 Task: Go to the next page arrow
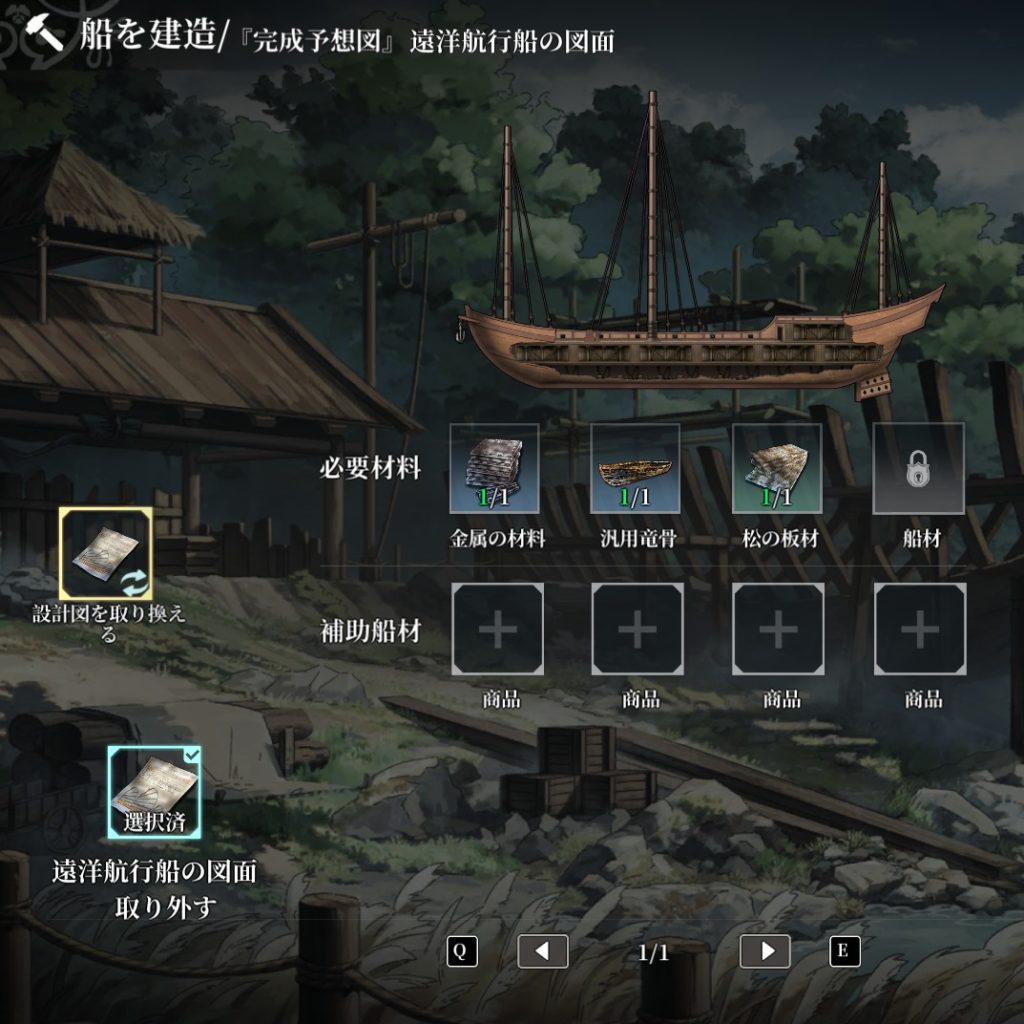click(x=765, y=951)
